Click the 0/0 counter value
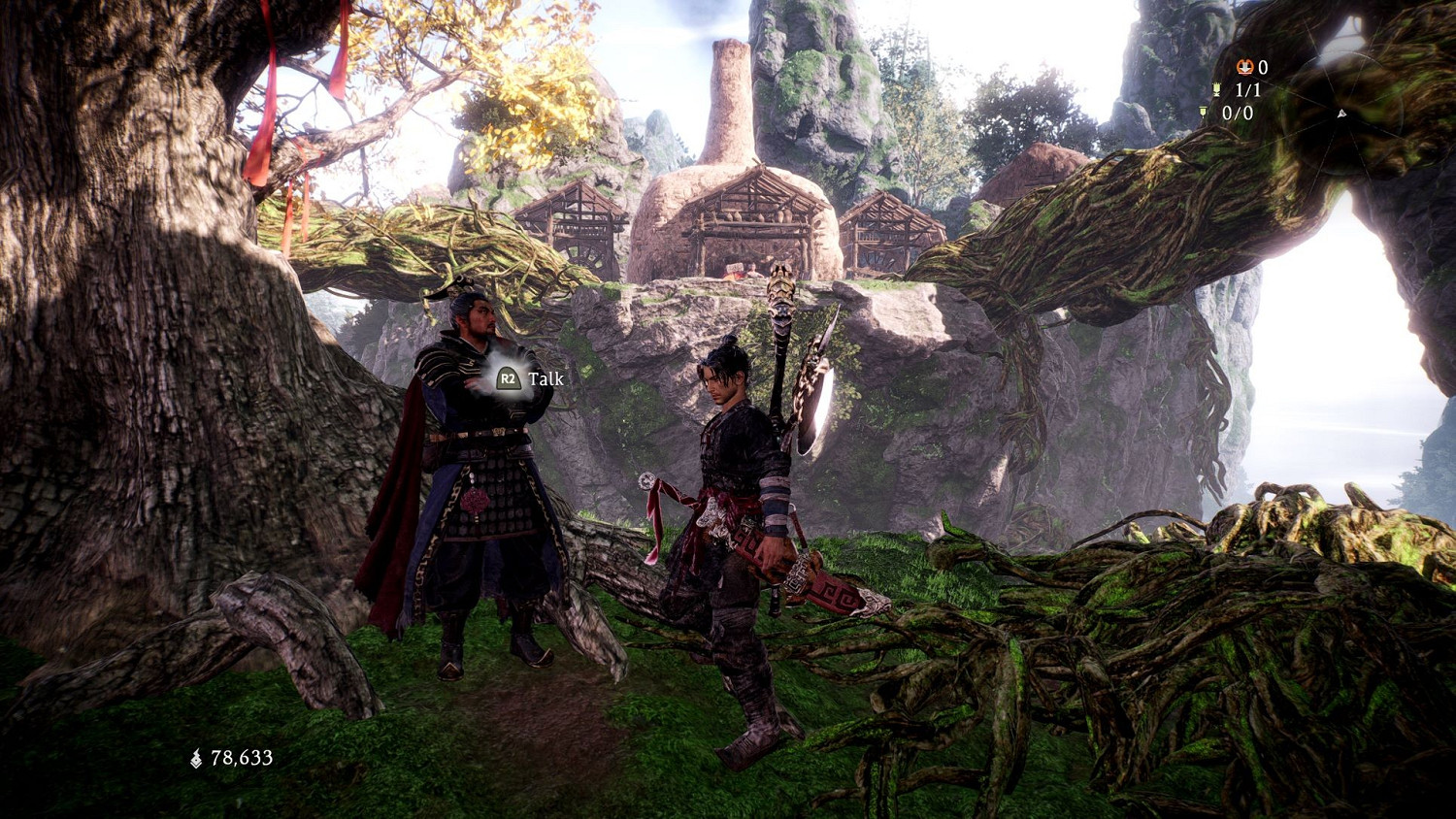1456x819 pixels. click(x=1238, y=114)
